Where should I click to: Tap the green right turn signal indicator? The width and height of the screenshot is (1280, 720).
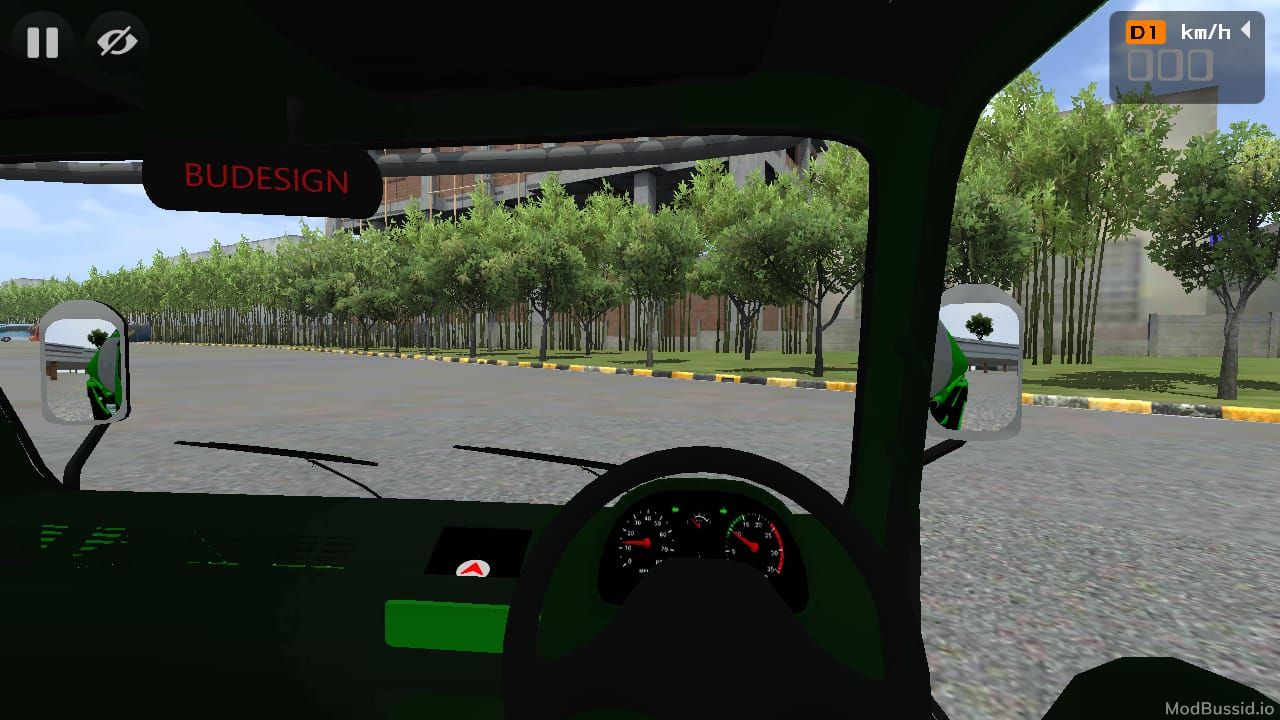click(x=723, y=511)
